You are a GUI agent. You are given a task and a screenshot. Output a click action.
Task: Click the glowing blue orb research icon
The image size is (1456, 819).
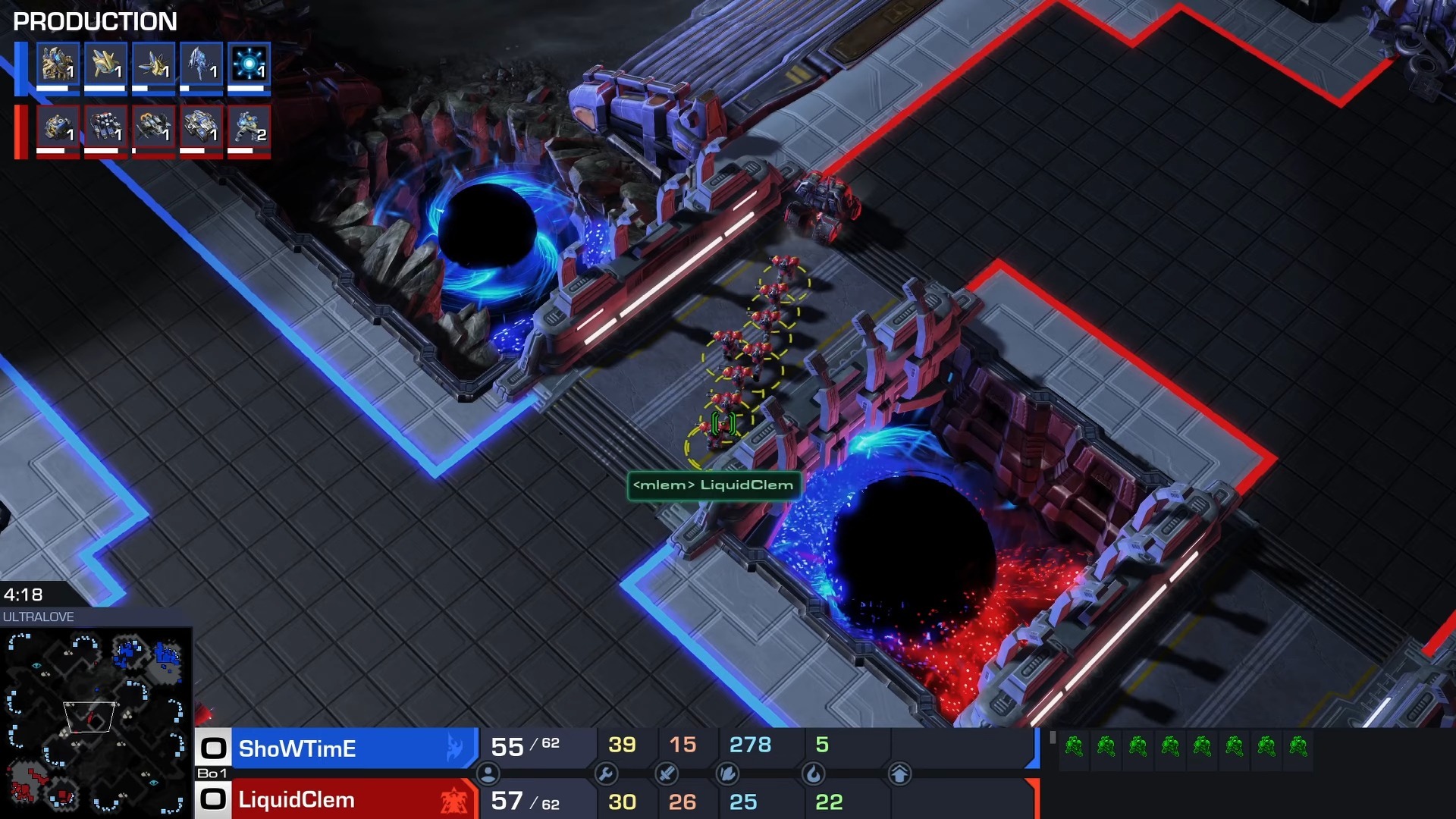[249, 64]
